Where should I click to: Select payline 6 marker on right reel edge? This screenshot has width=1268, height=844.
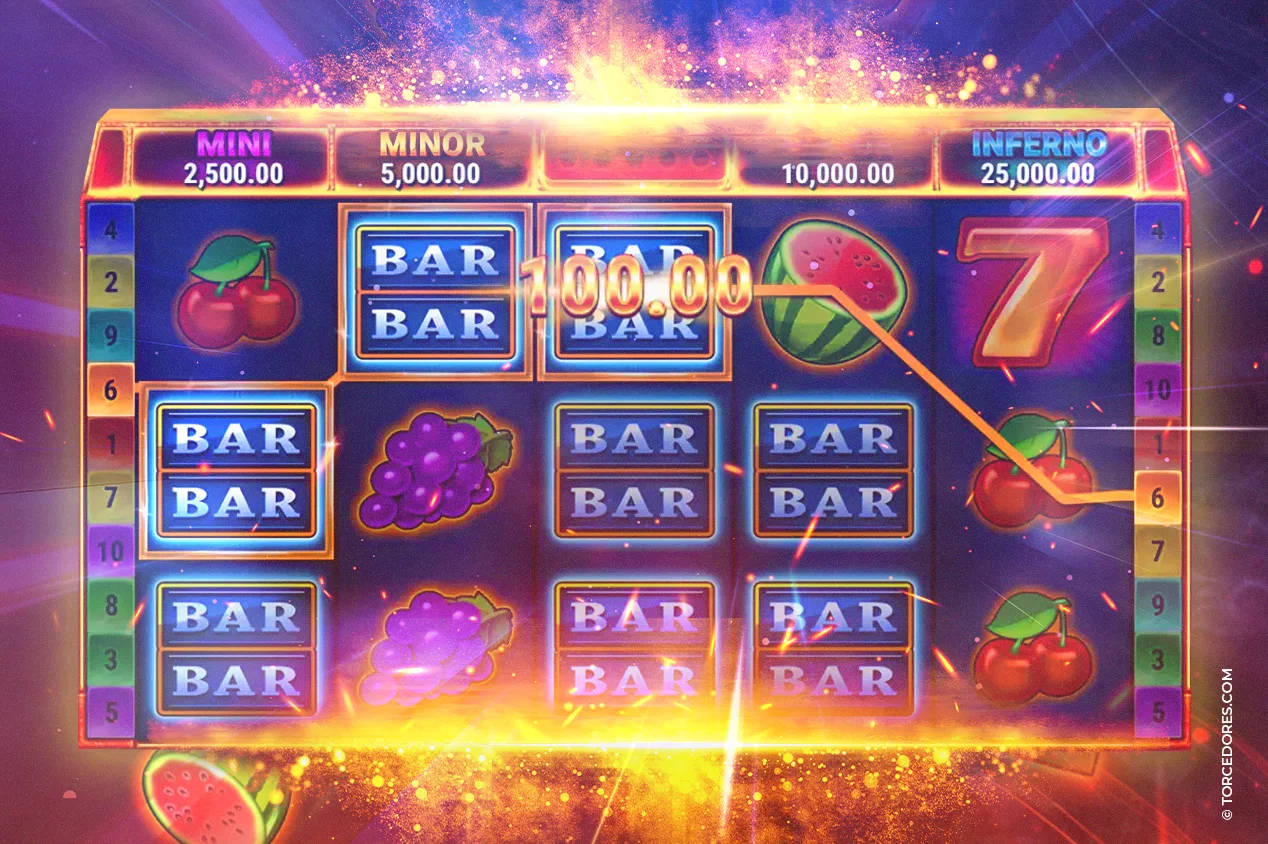1157,497
